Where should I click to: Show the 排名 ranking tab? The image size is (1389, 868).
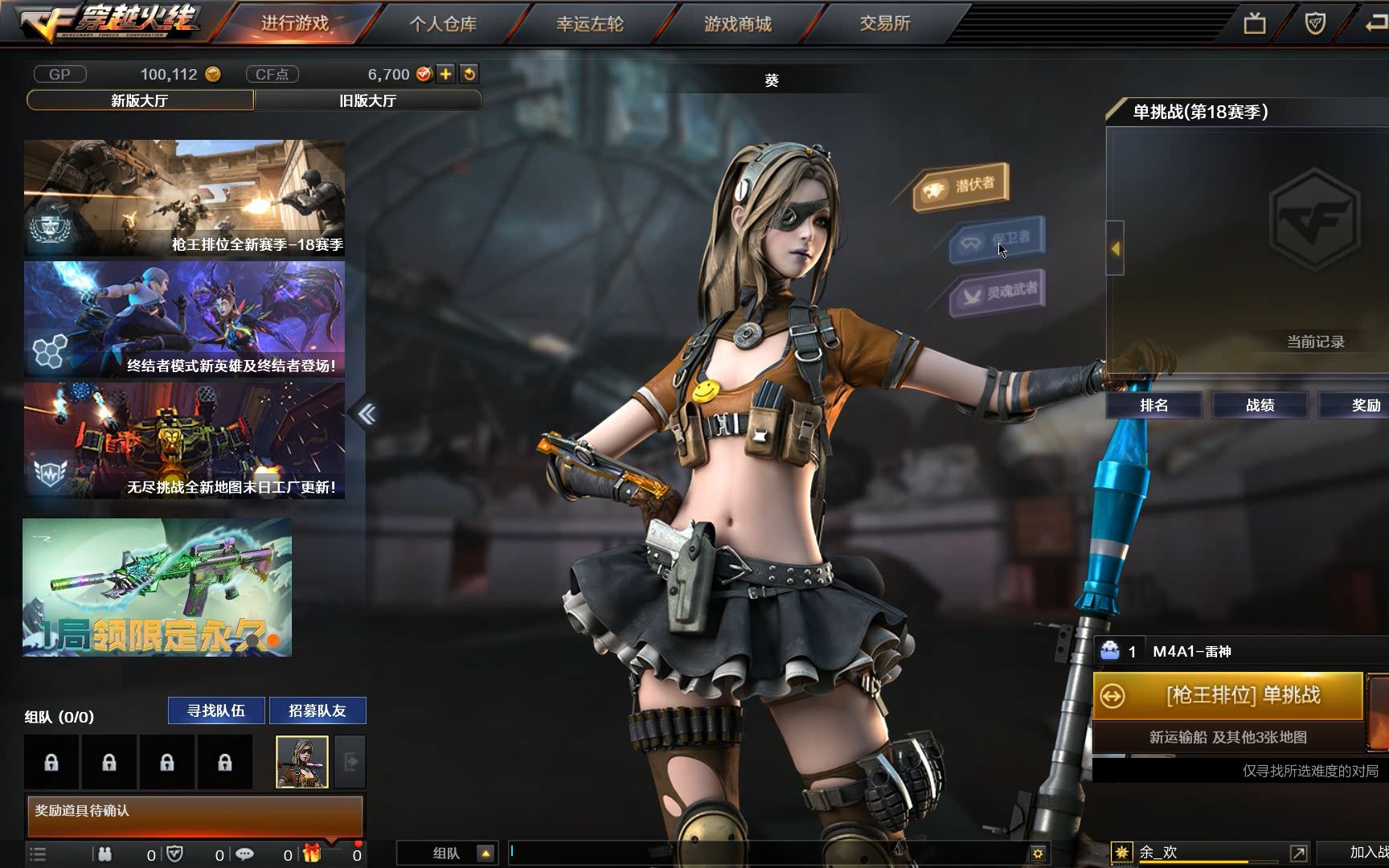(x=1153, y=405)
